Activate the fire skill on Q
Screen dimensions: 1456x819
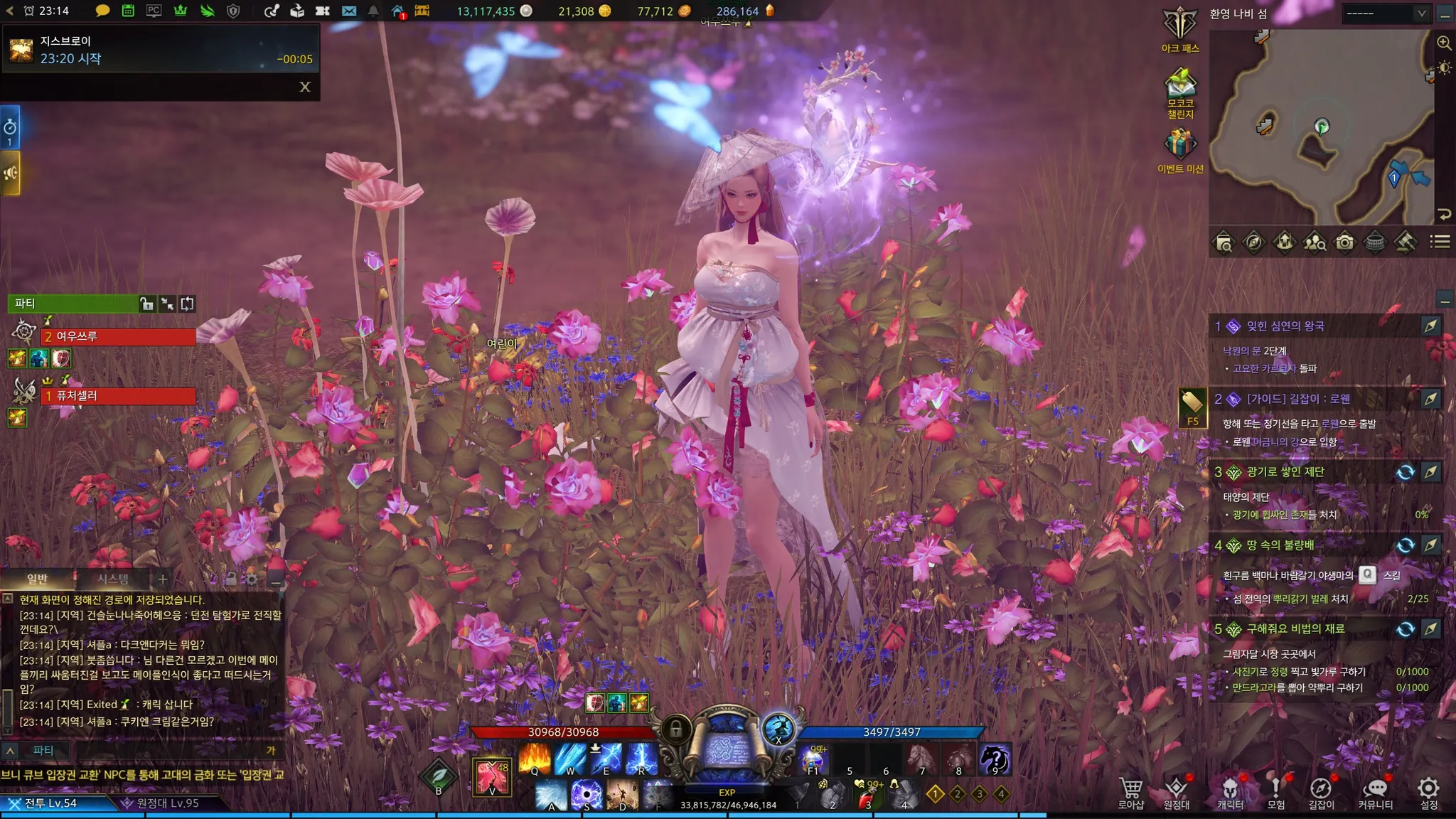534,759
